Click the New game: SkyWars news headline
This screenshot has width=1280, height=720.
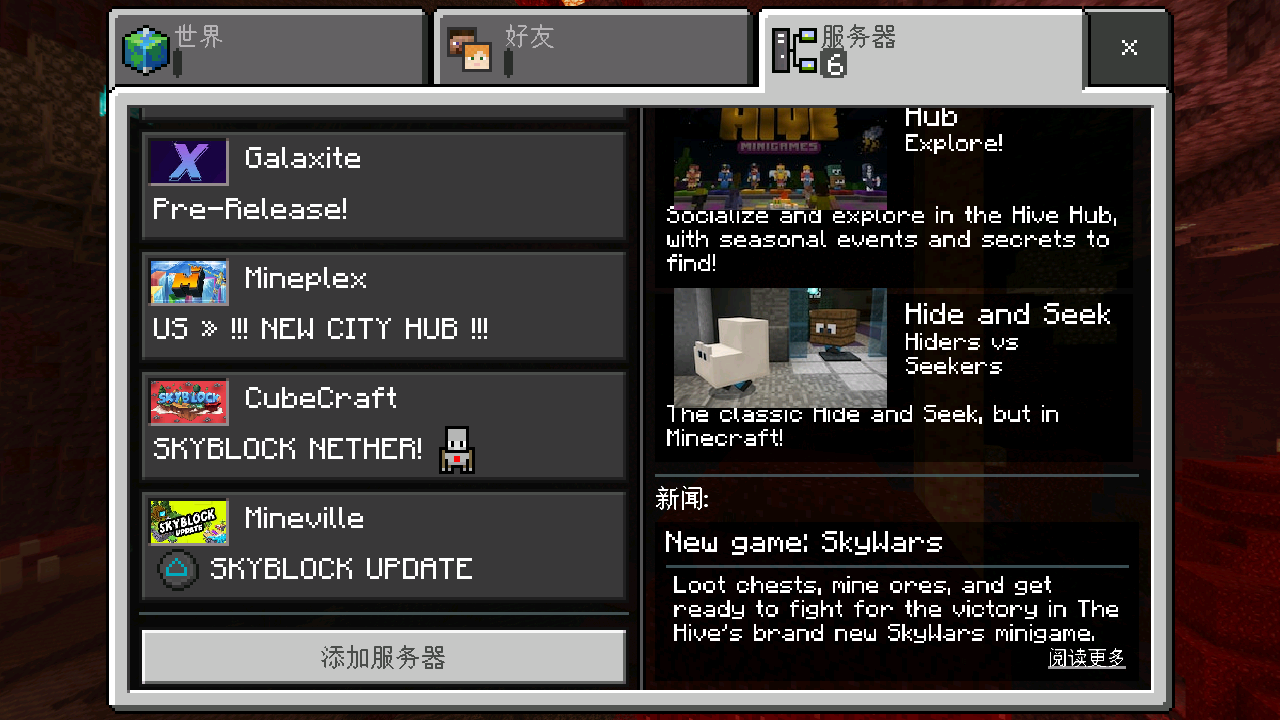[803, 542]
